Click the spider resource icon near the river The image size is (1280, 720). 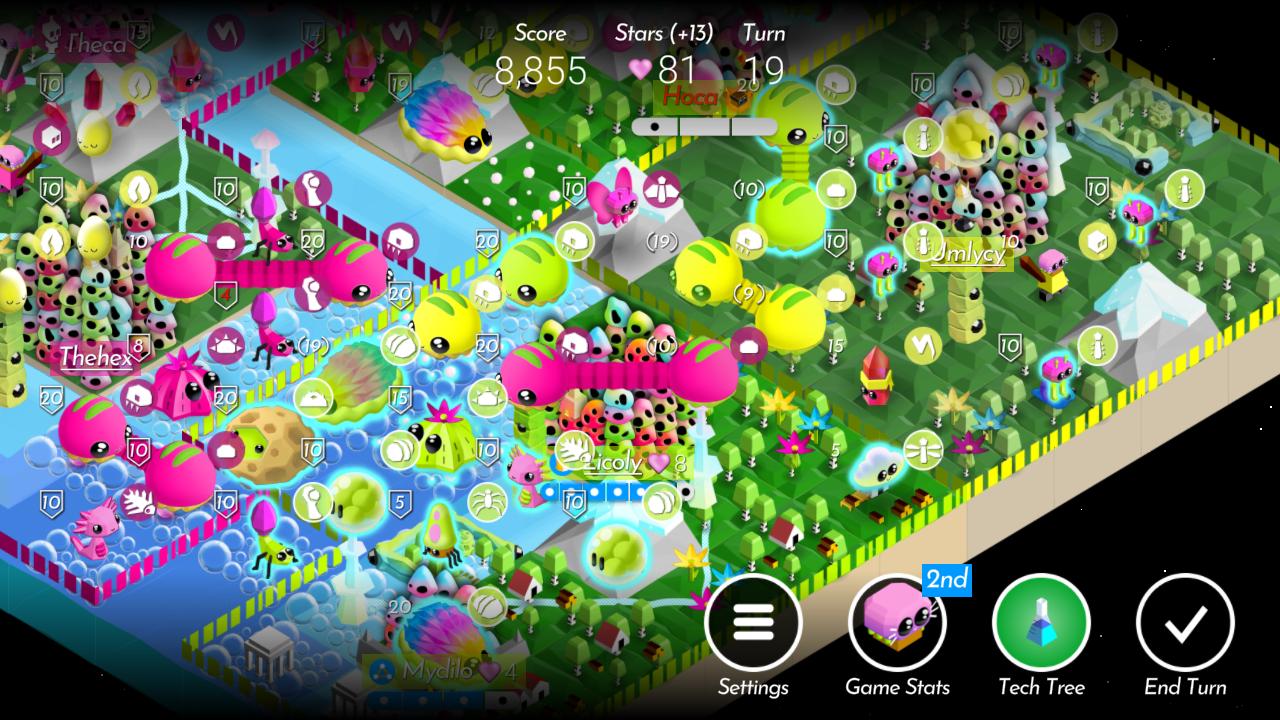coord(486,501)
